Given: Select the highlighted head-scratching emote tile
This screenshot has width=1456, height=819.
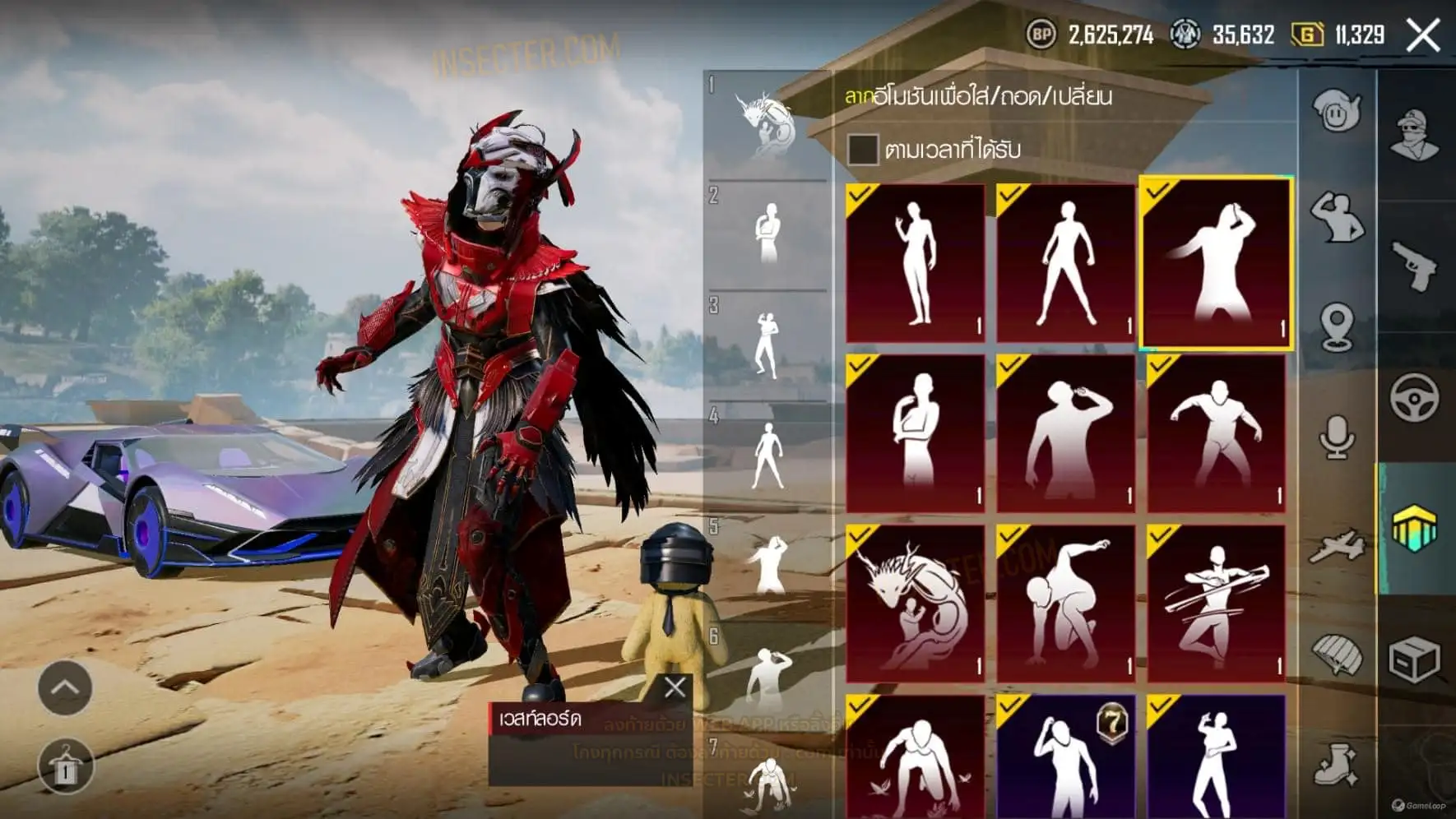Looking at the screenshot, I should (x=1215, y=263).
